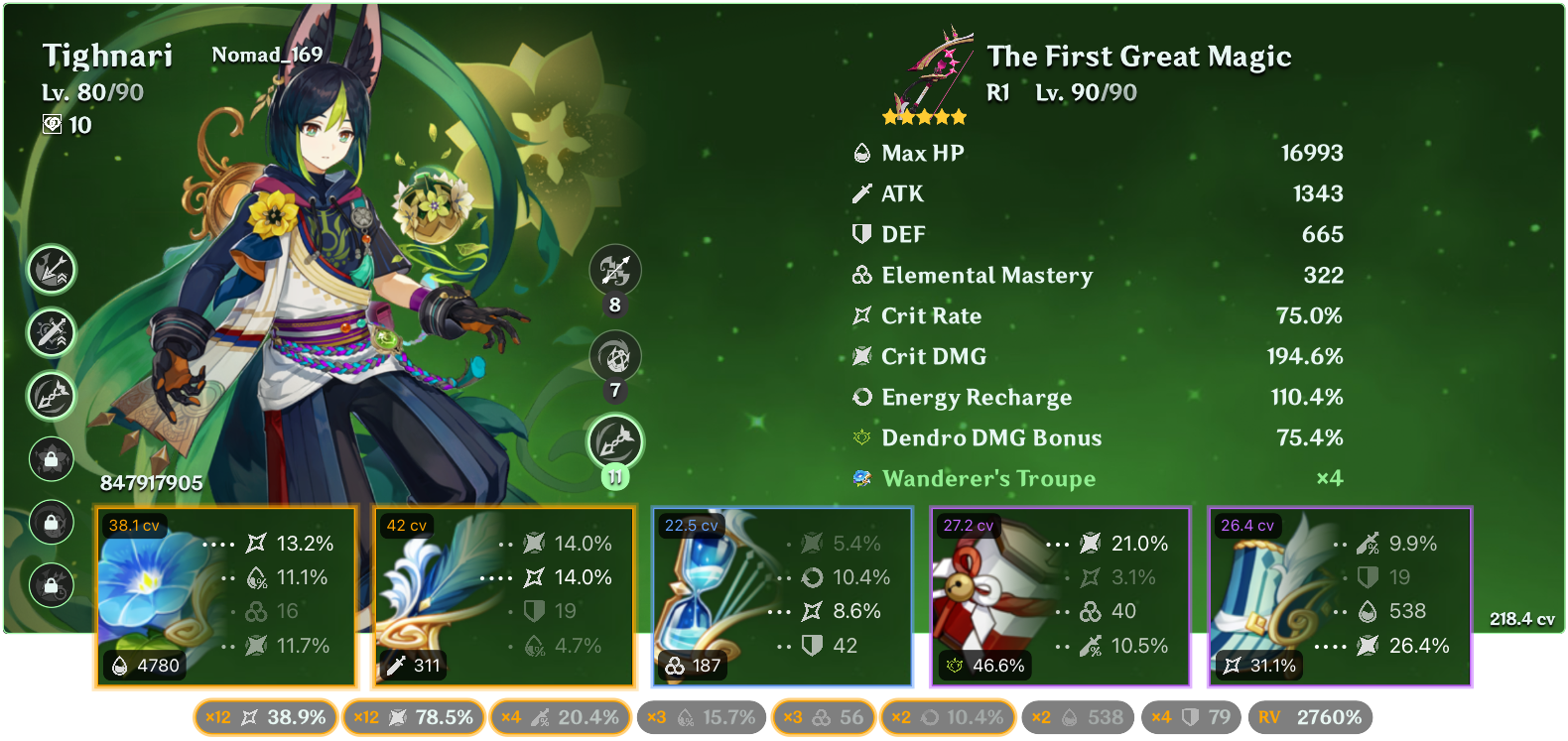Screen dimensions: 1568x741
Task: Unlock the middle locked constellation
Action: click(51, 520)
